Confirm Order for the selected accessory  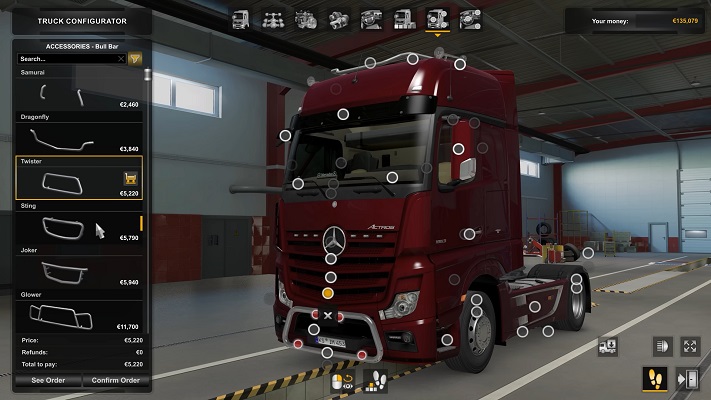pos(113,380)
